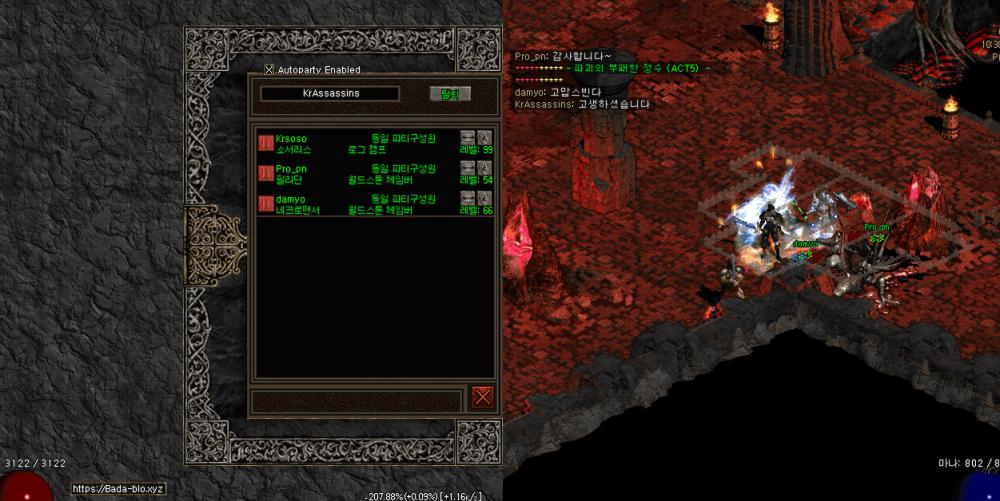
Task: Toggle the ear mute icon on damyo's row
Action: coord(485,198)
